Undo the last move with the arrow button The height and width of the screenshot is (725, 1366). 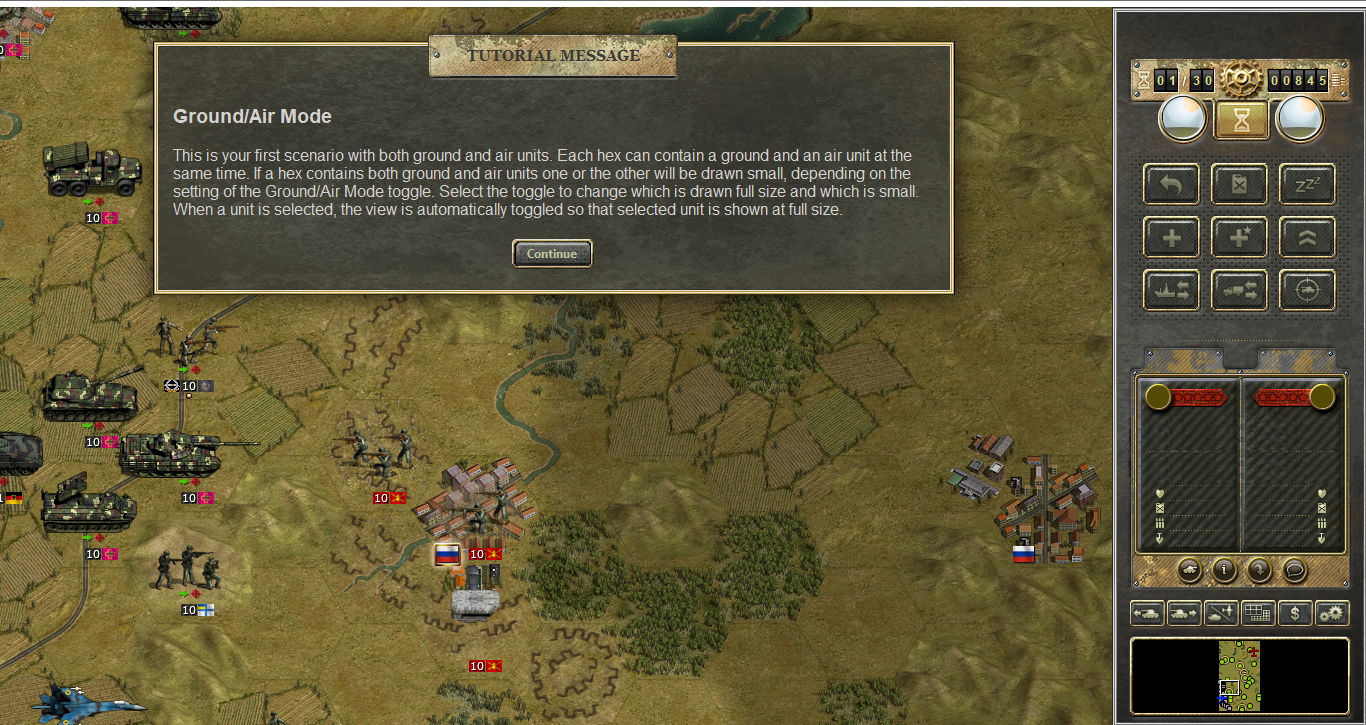1172,185
